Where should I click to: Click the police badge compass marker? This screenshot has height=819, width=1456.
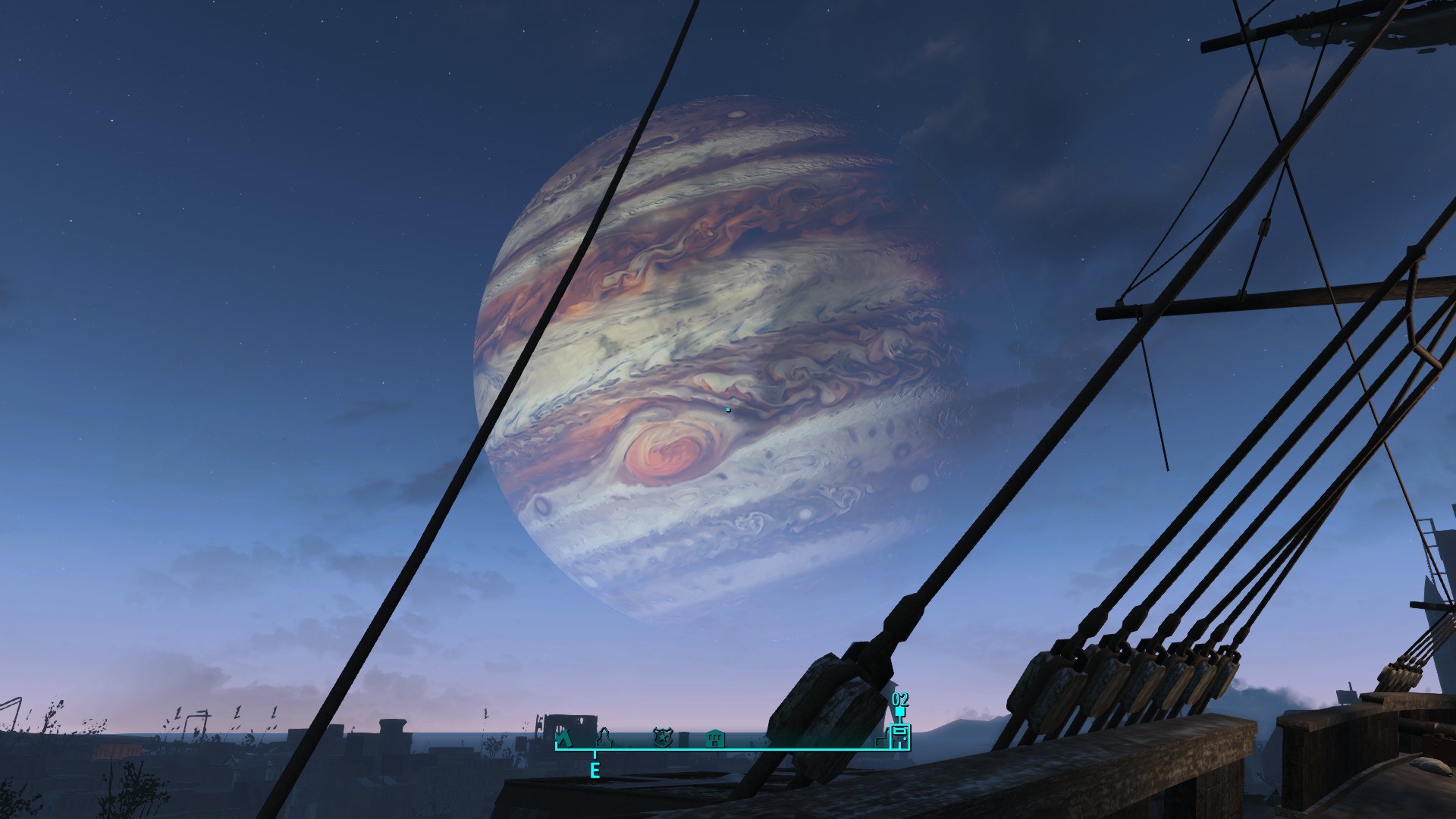662,736
